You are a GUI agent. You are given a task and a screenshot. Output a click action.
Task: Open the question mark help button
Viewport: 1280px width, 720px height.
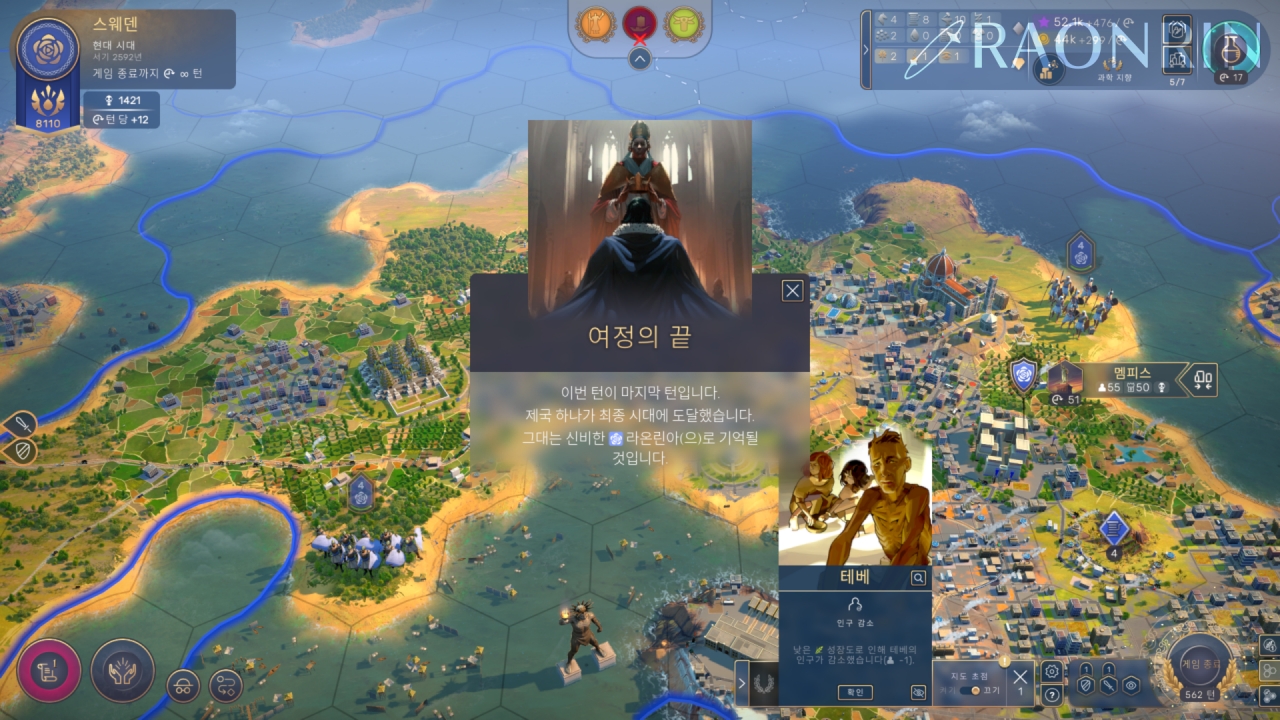(x=1051, y=695)
